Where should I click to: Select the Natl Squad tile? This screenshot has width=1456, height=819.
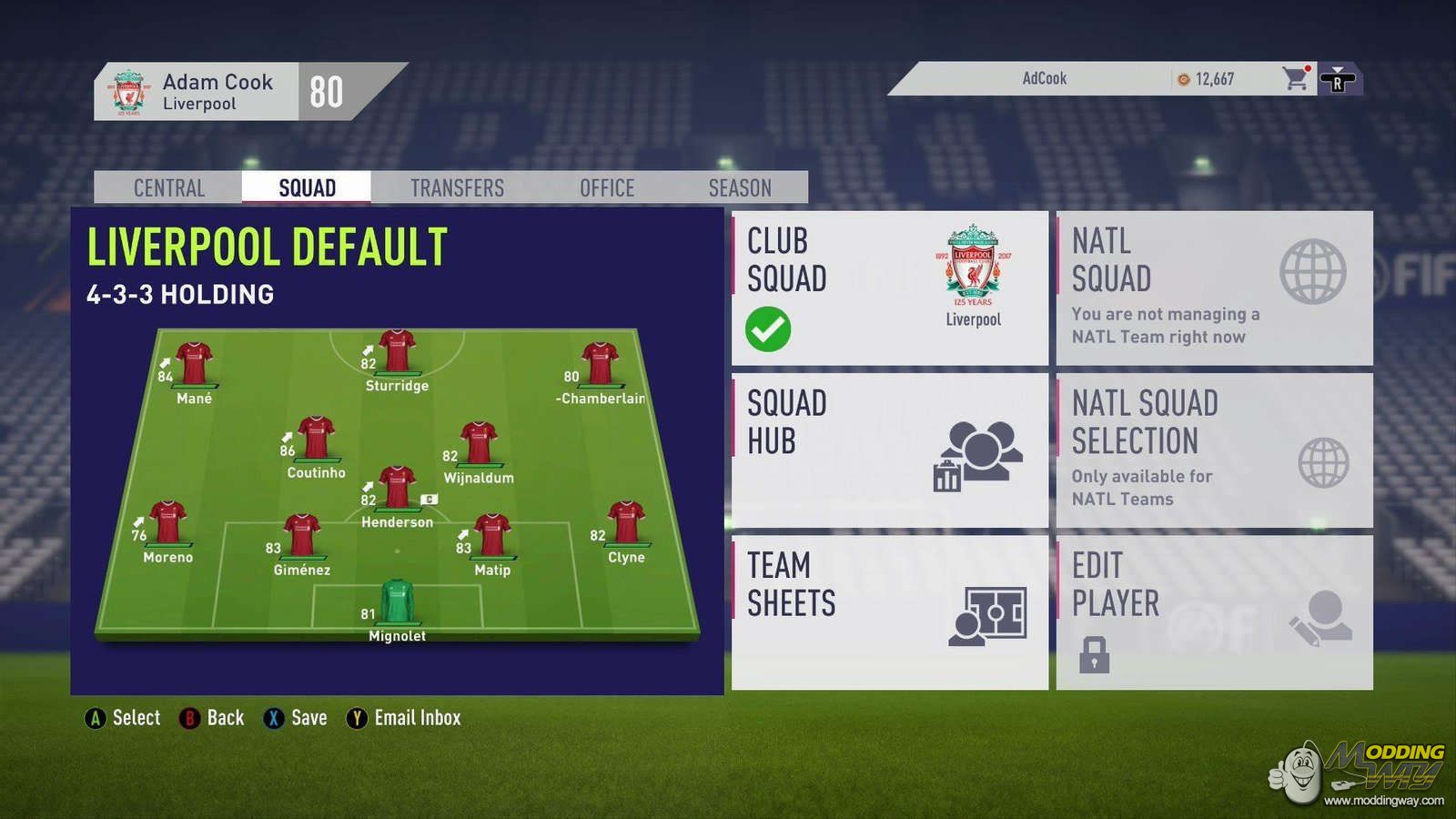pos(1214,288)
